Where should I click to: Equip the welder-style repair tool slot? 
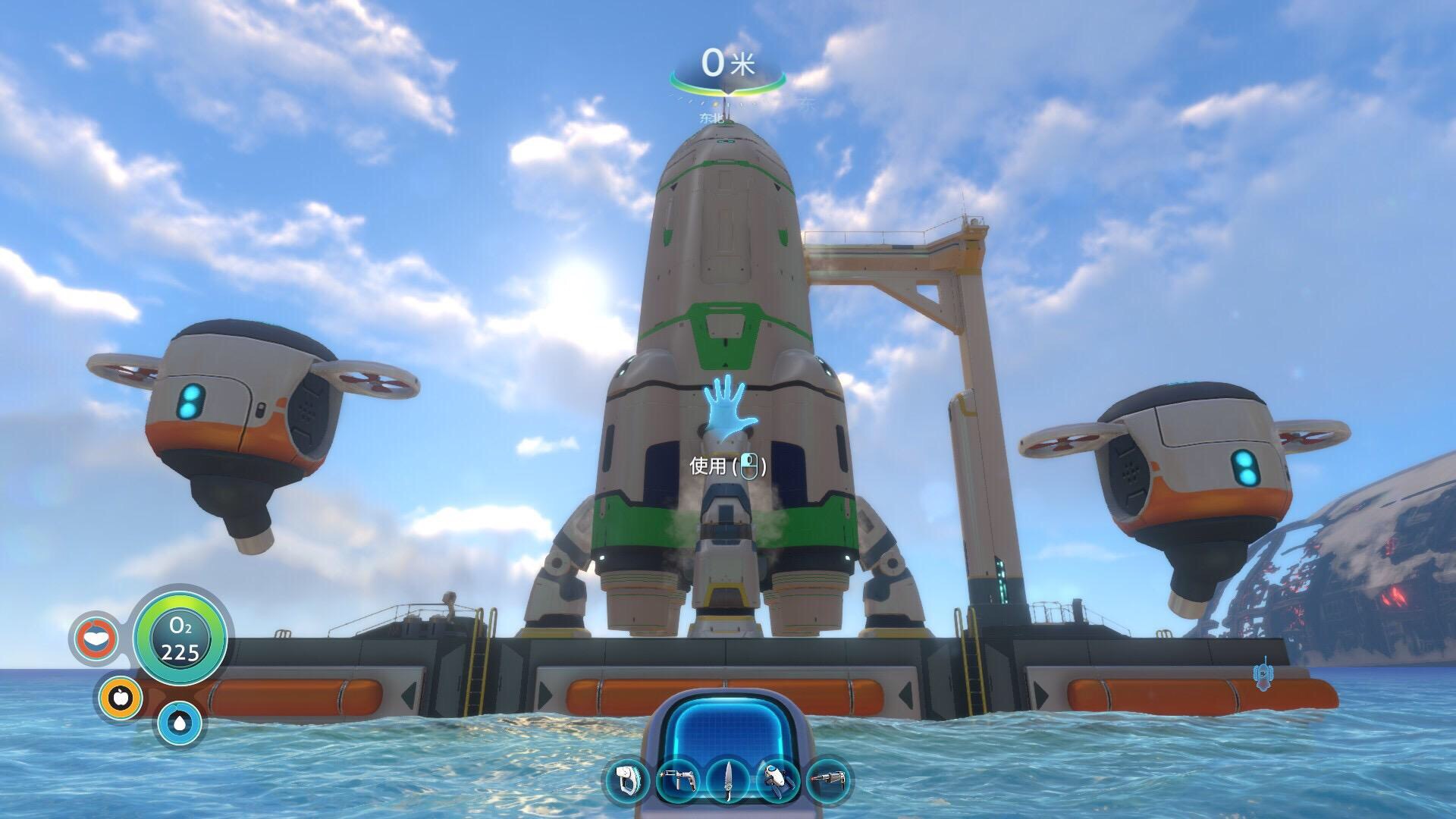[x=678, y=780]
